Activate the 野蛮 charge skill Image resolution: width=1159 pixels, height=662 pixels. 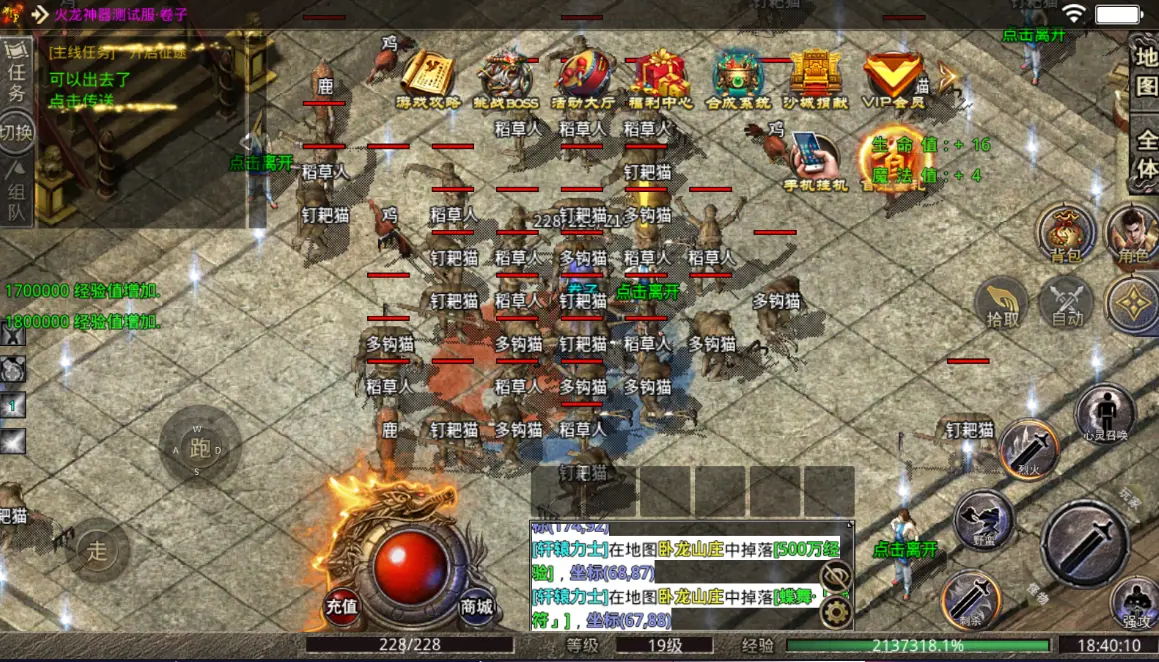pos(983,518)
